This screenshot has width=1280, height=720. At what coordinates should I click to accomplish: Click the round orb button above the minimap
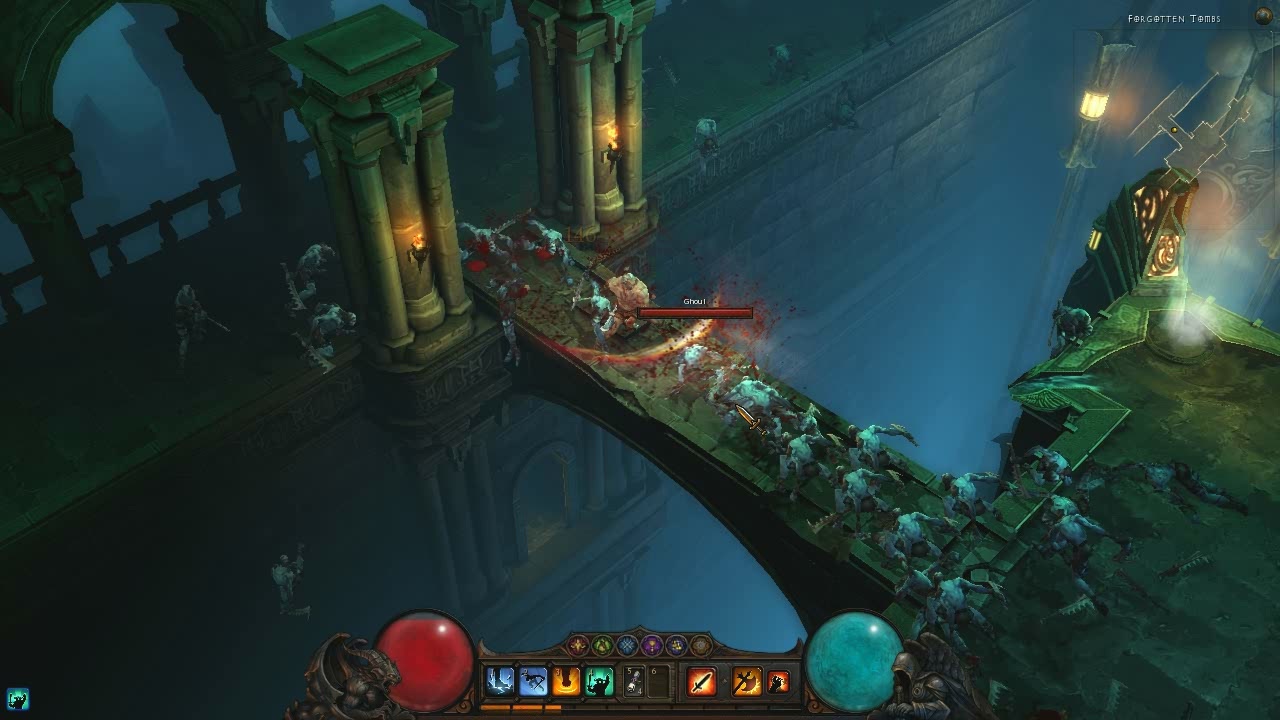[x=1263, y=15]
